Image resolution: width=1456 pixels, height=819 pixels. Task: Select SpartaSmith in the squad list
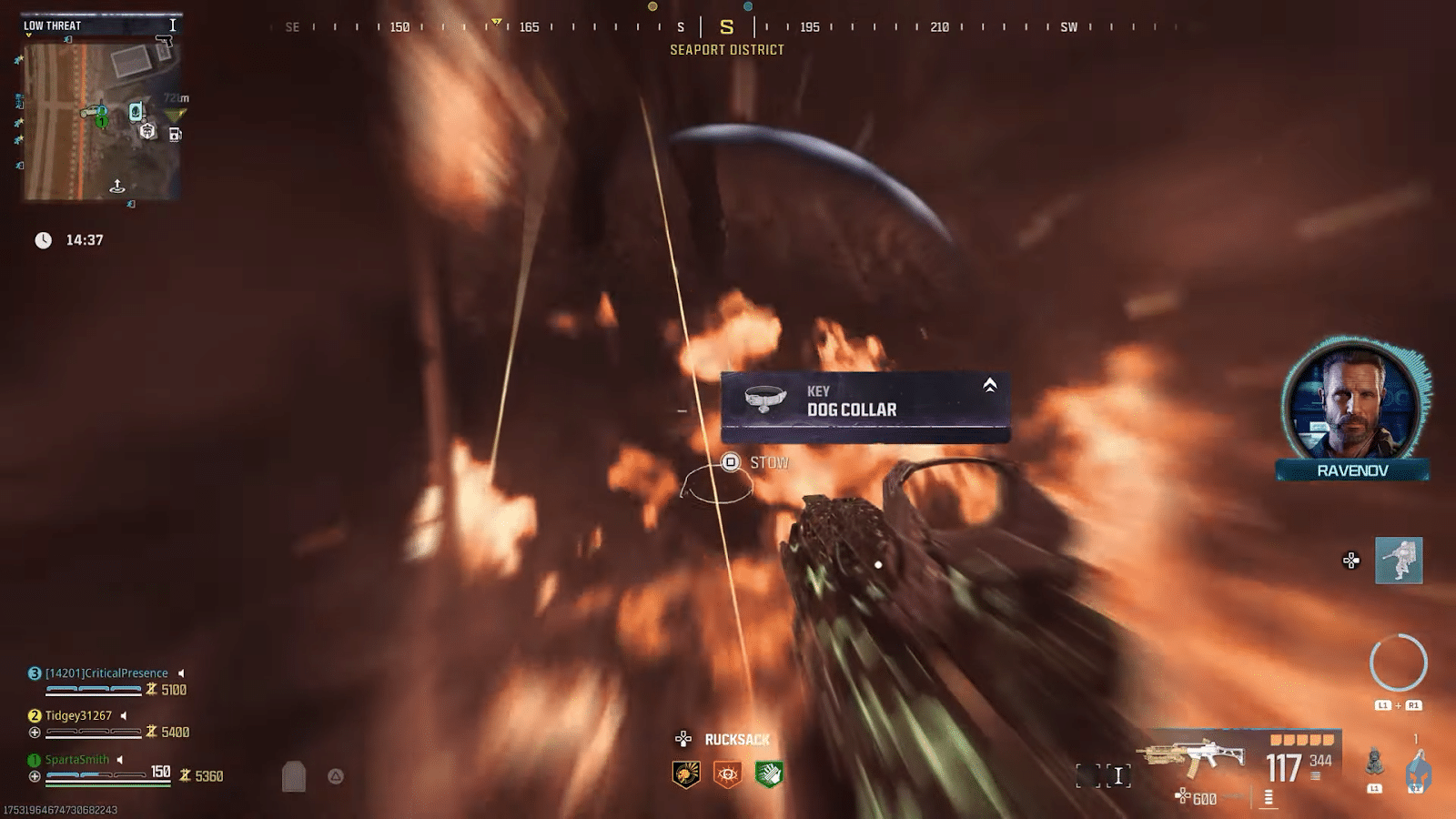point(77,760)
